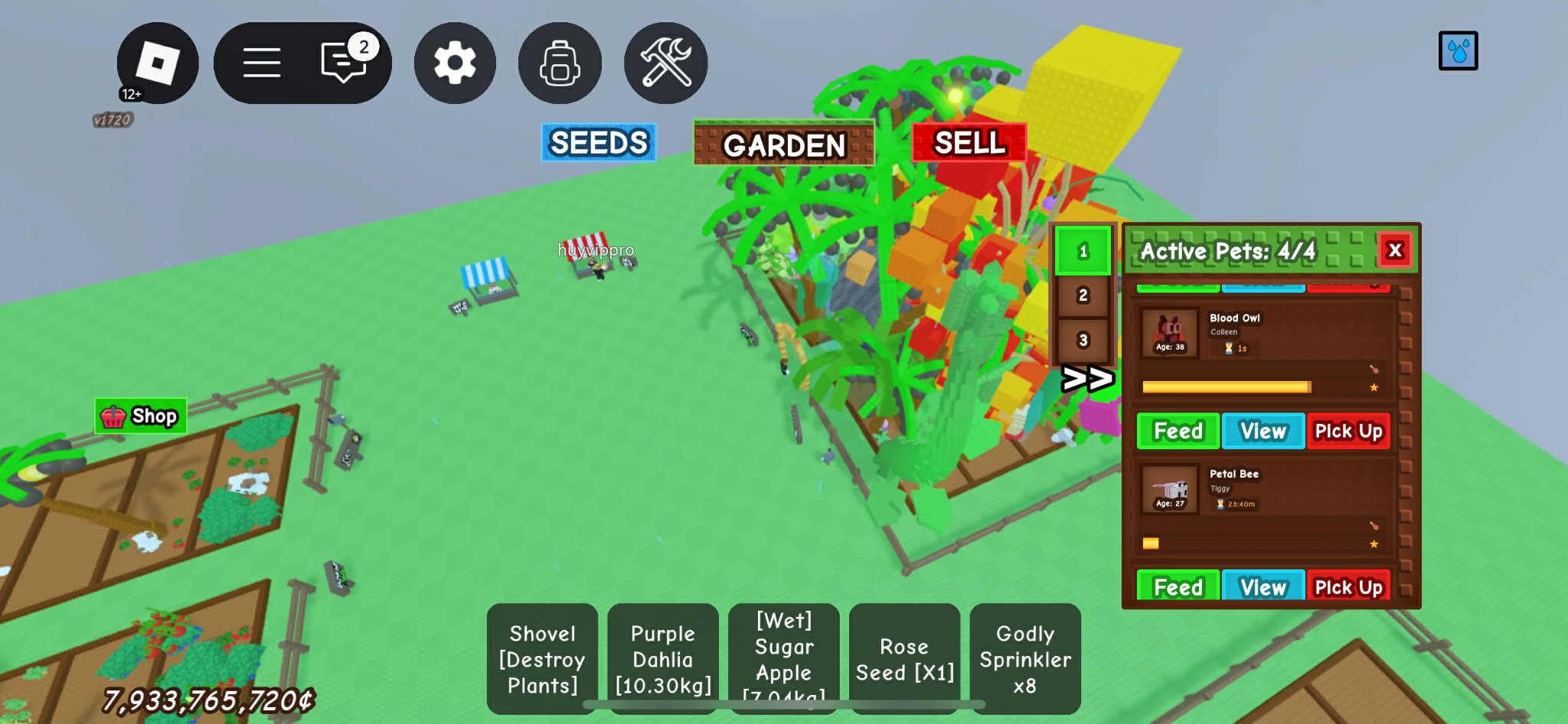Go to the GARDEN
1568x724 pixels.
tap(783, 144)
